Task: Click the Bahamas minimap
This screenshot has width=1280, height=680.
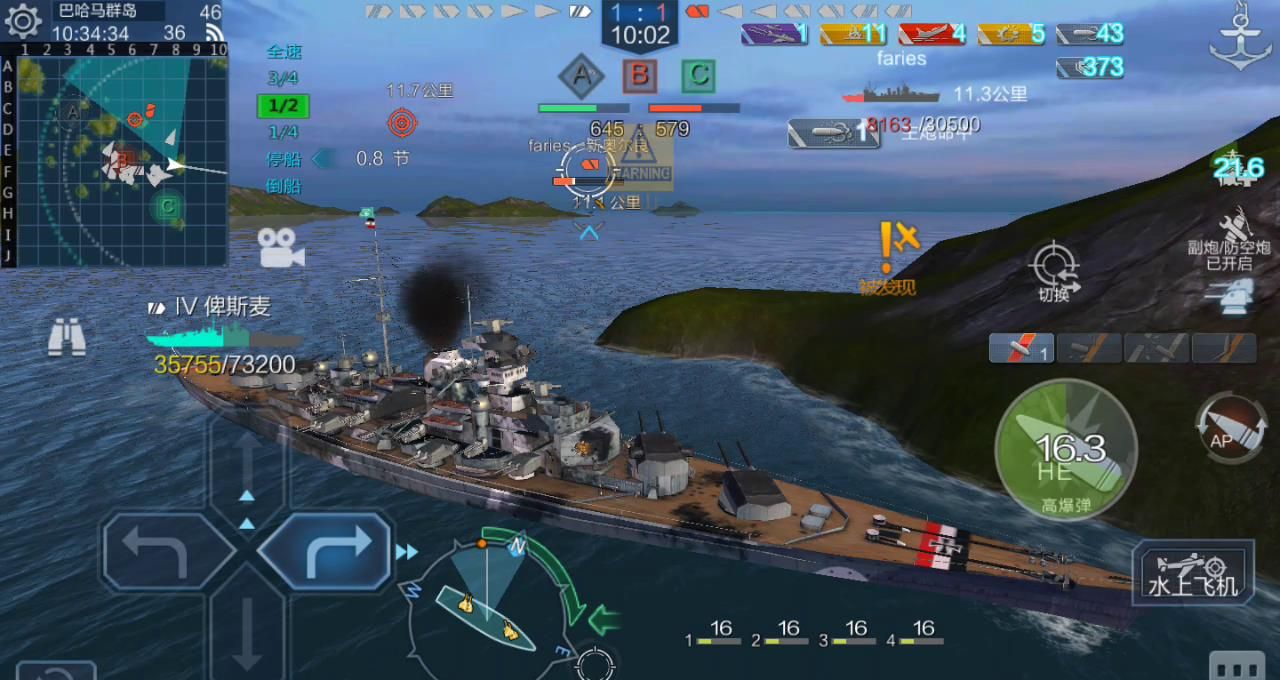Action: point(122,160)
